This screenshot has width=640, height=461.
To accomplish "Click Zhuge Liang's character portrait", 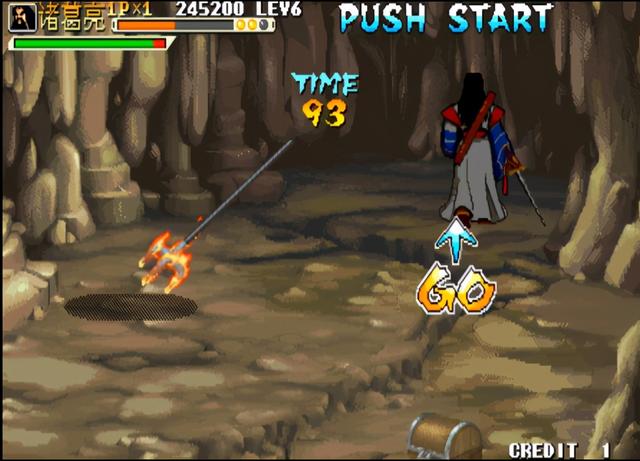I will [22, 17].
